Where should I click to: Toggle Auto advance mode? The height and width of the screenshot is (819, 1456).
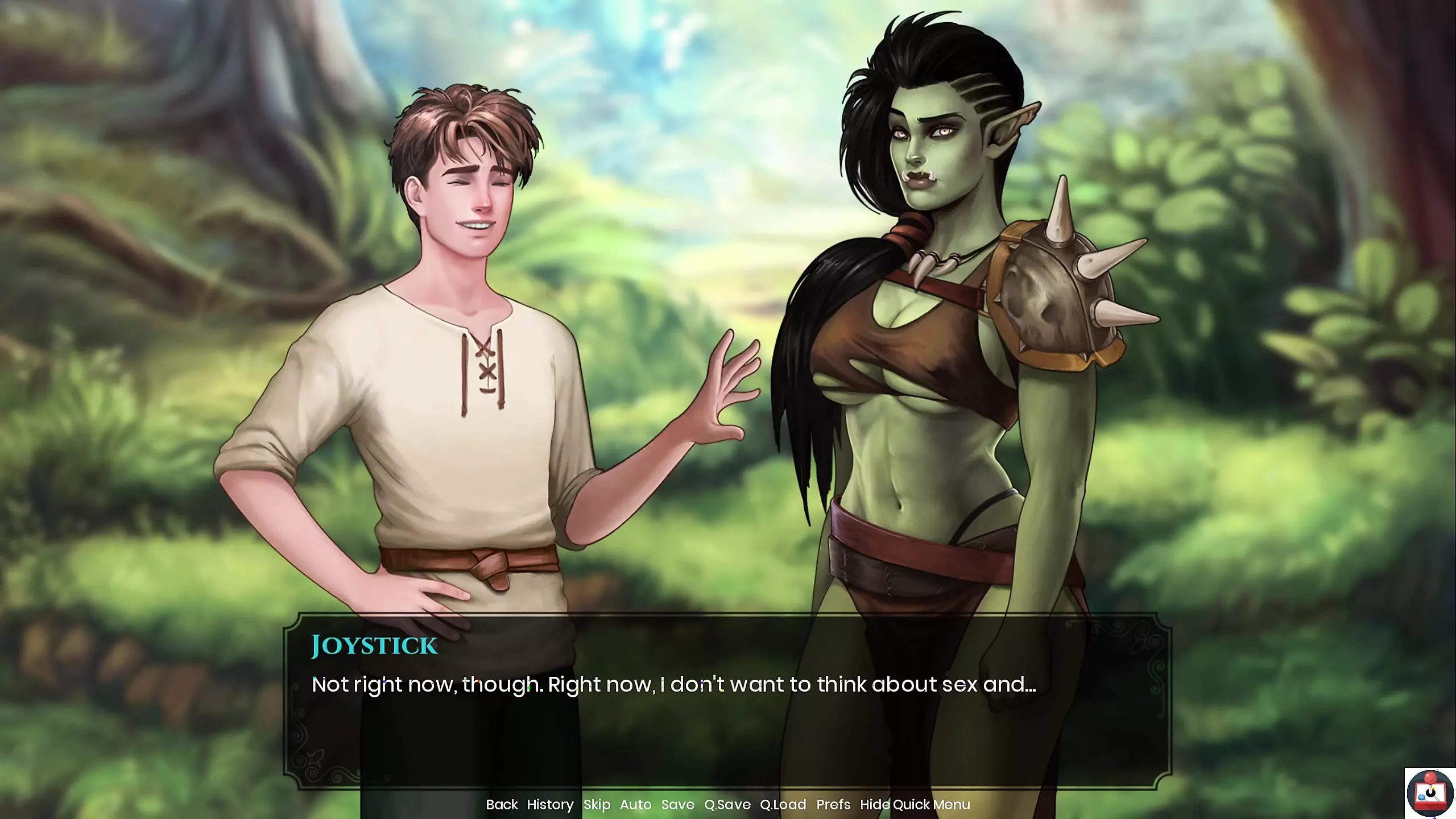coord(635,804)
